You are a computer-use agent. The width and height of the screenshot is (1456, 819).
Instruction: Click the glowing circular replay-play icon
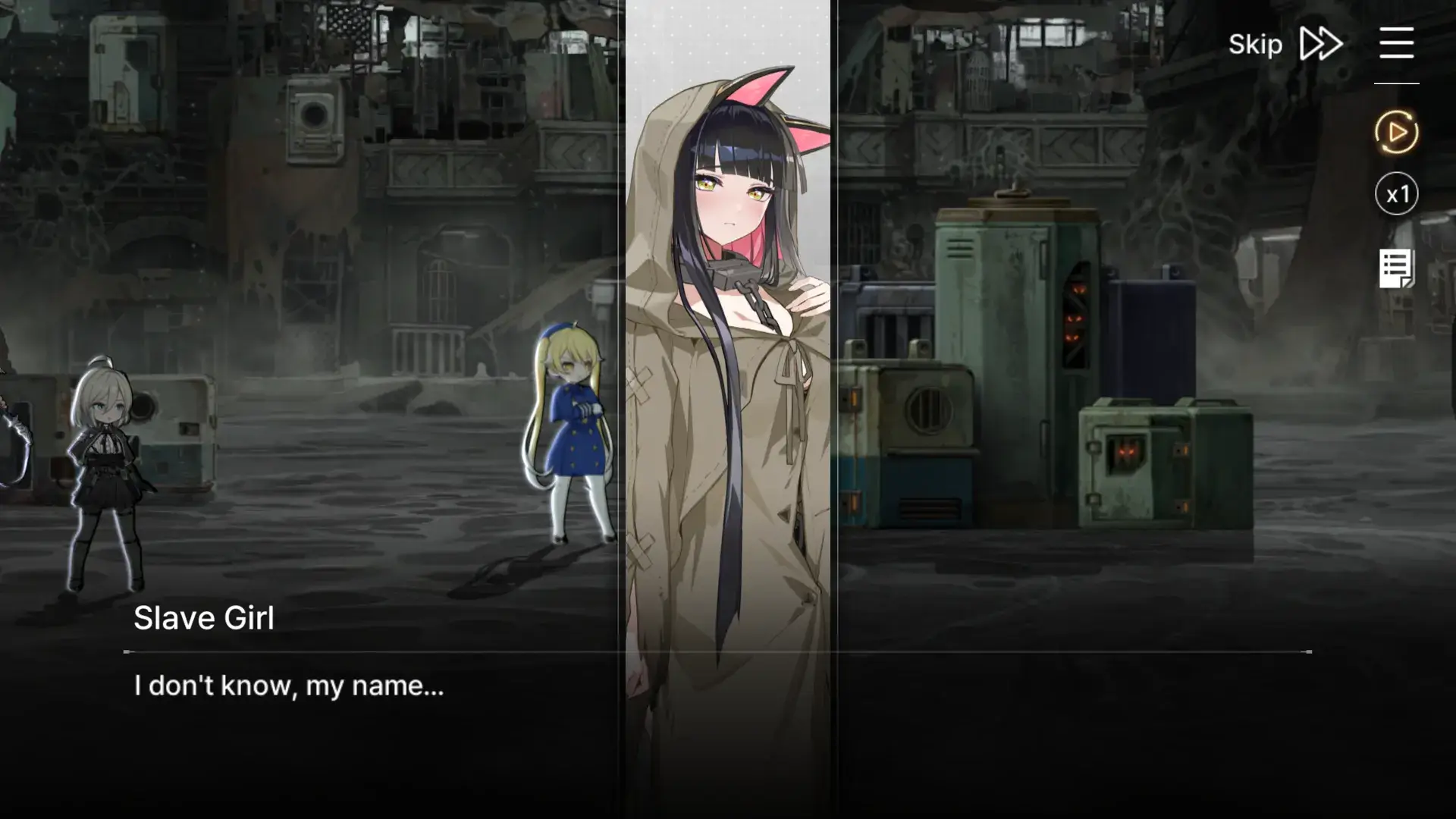point(1396,132)
